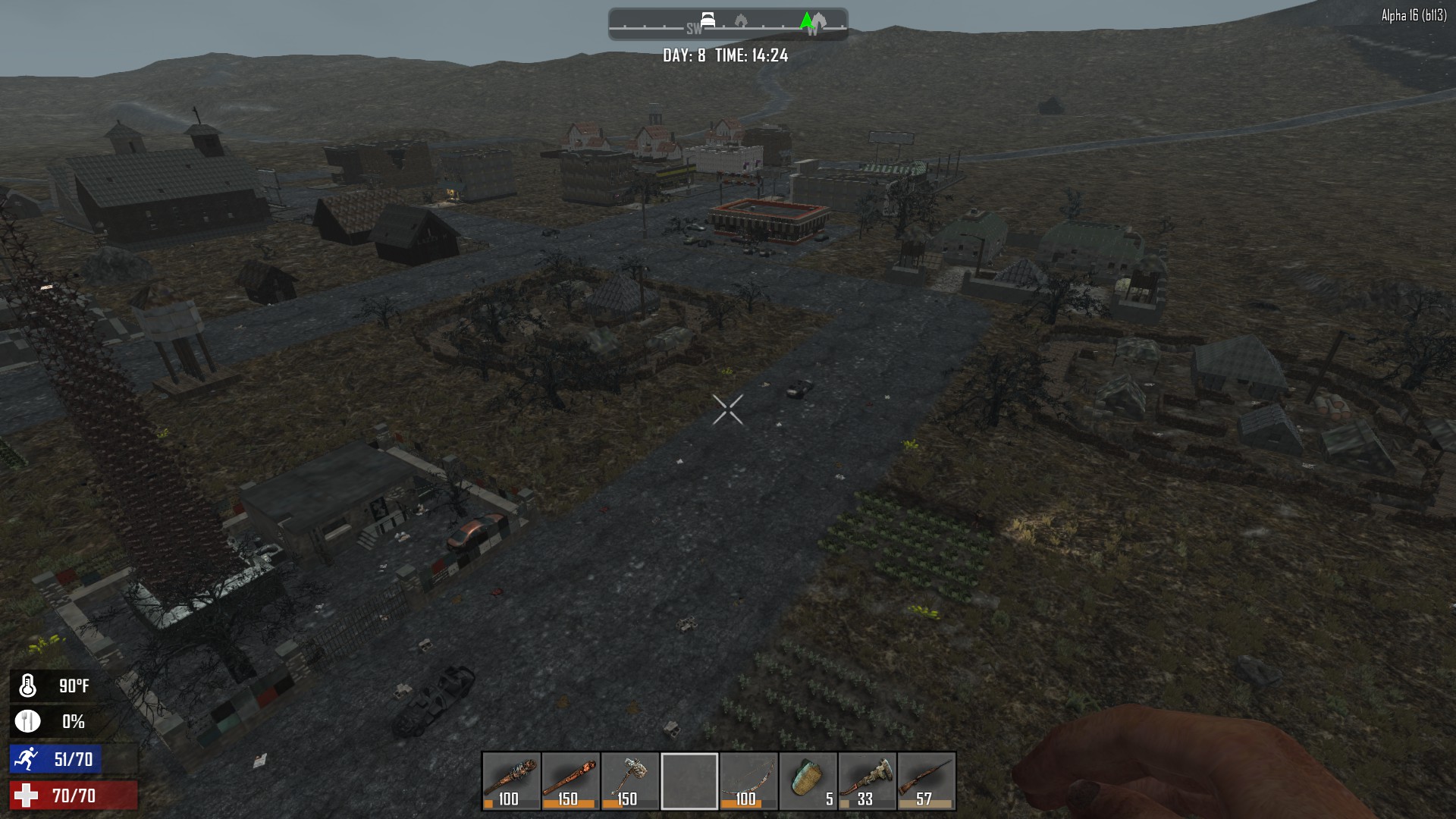Select the highlighted empty hotbar slot

point(689,781)
